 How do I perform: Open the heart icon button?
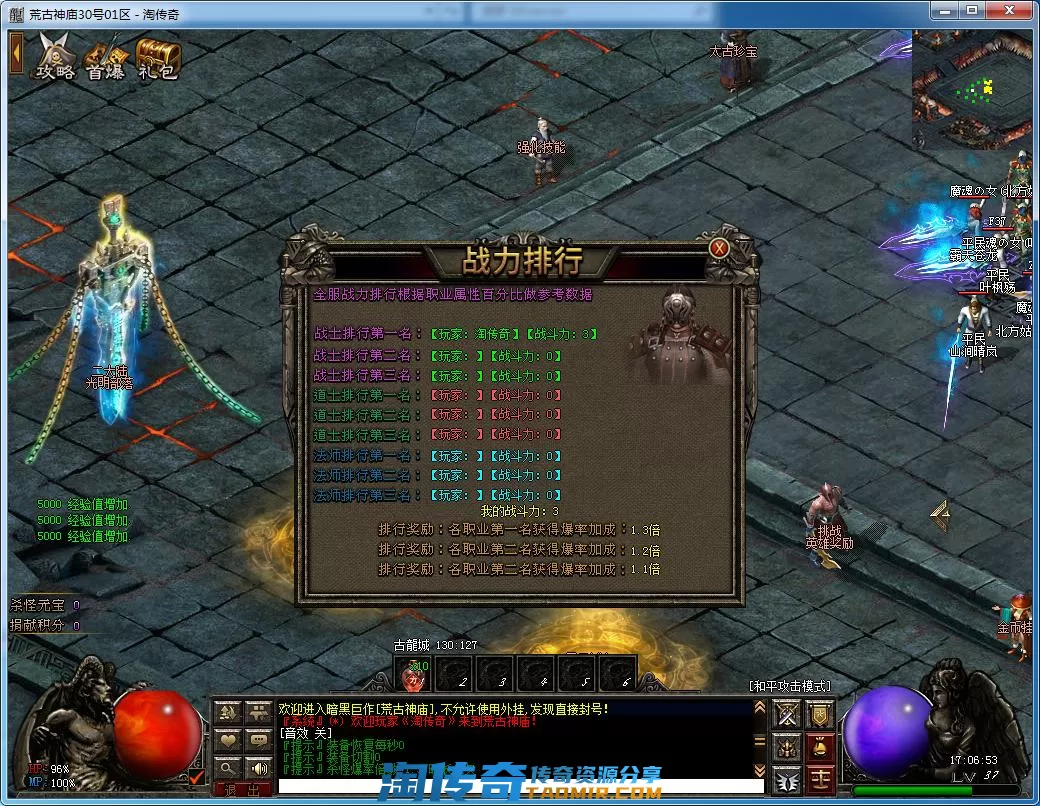tap(229, 740)
